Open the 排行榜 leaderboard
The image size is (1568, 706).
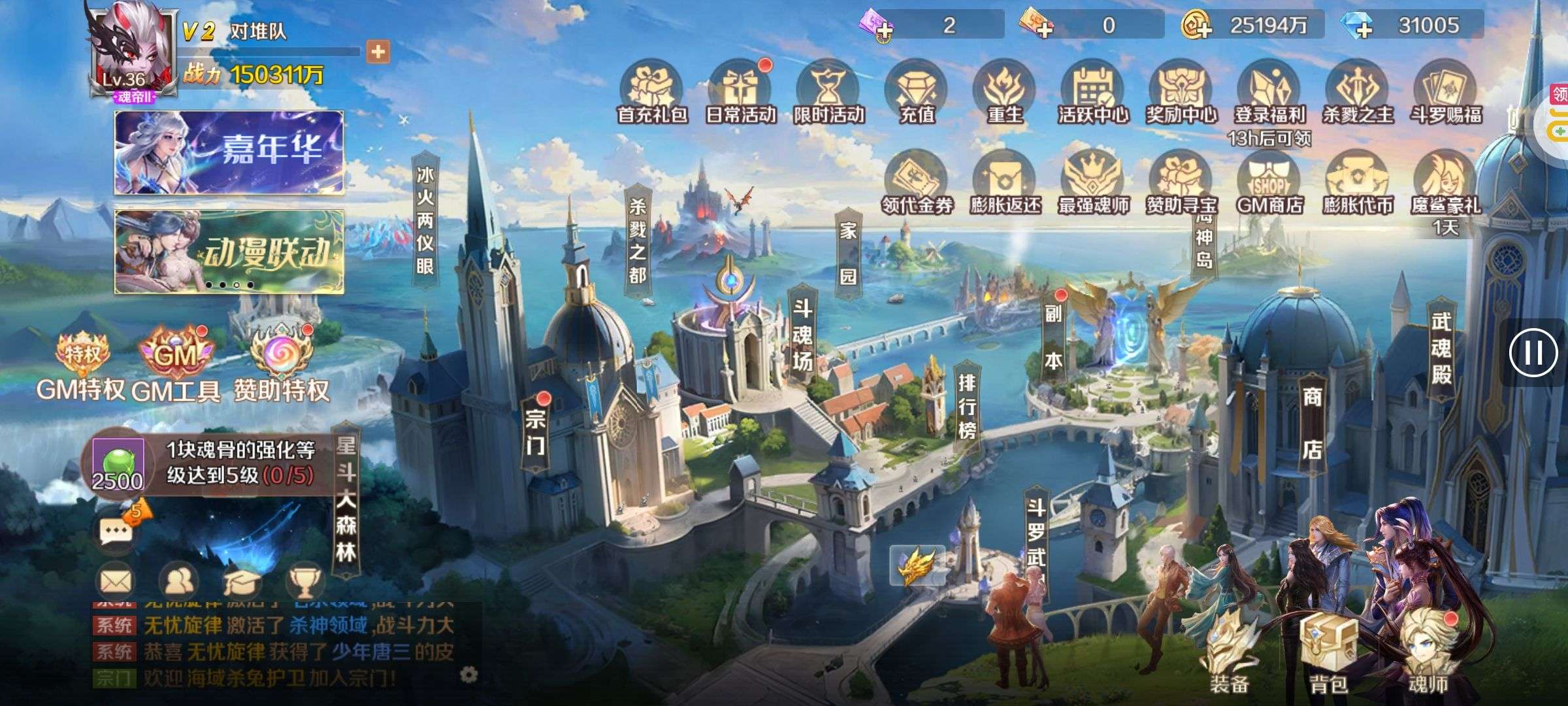967,405
